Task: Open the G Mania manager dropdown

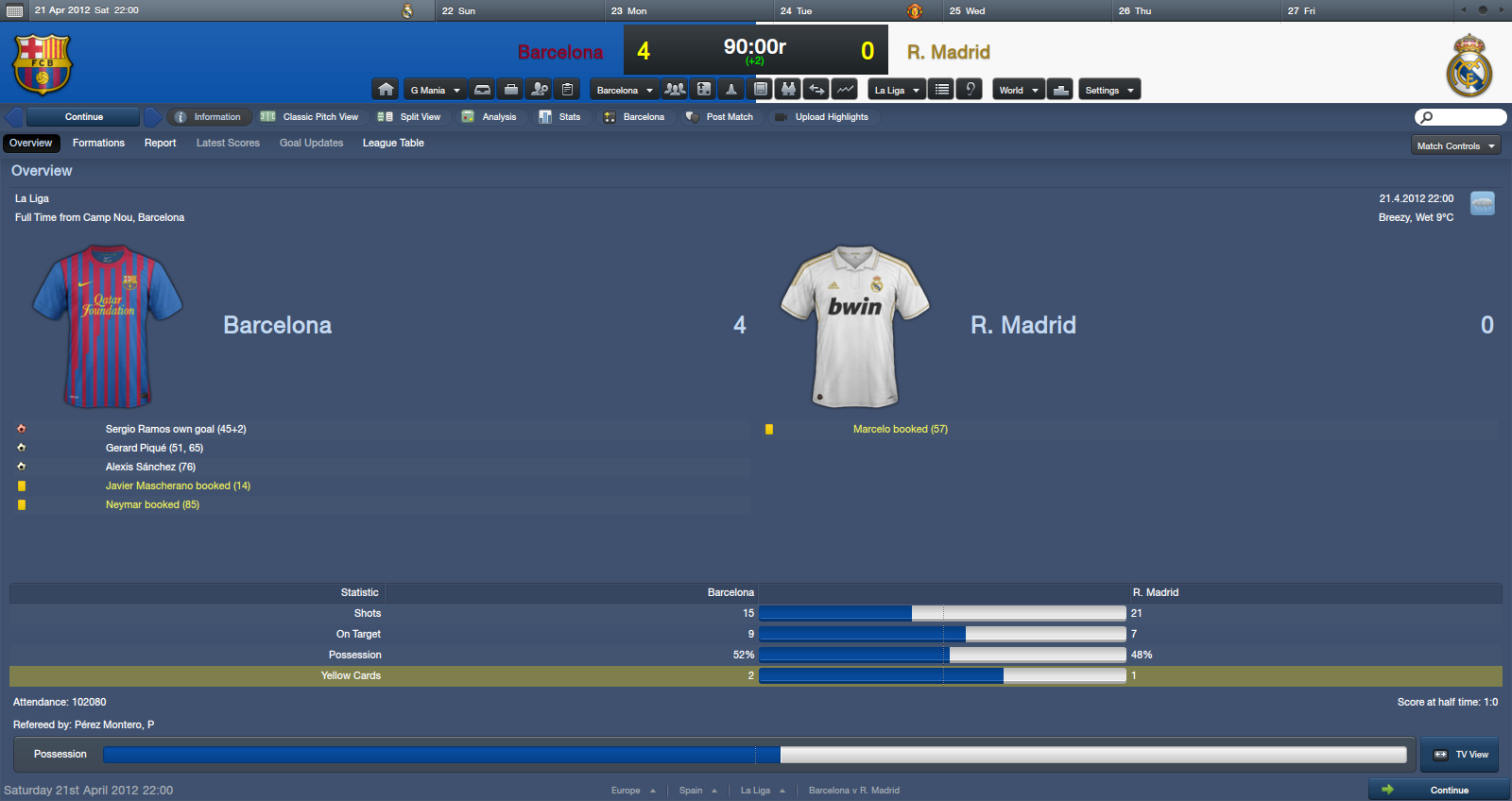Action: pyautogui.click(x=435, y=91)
